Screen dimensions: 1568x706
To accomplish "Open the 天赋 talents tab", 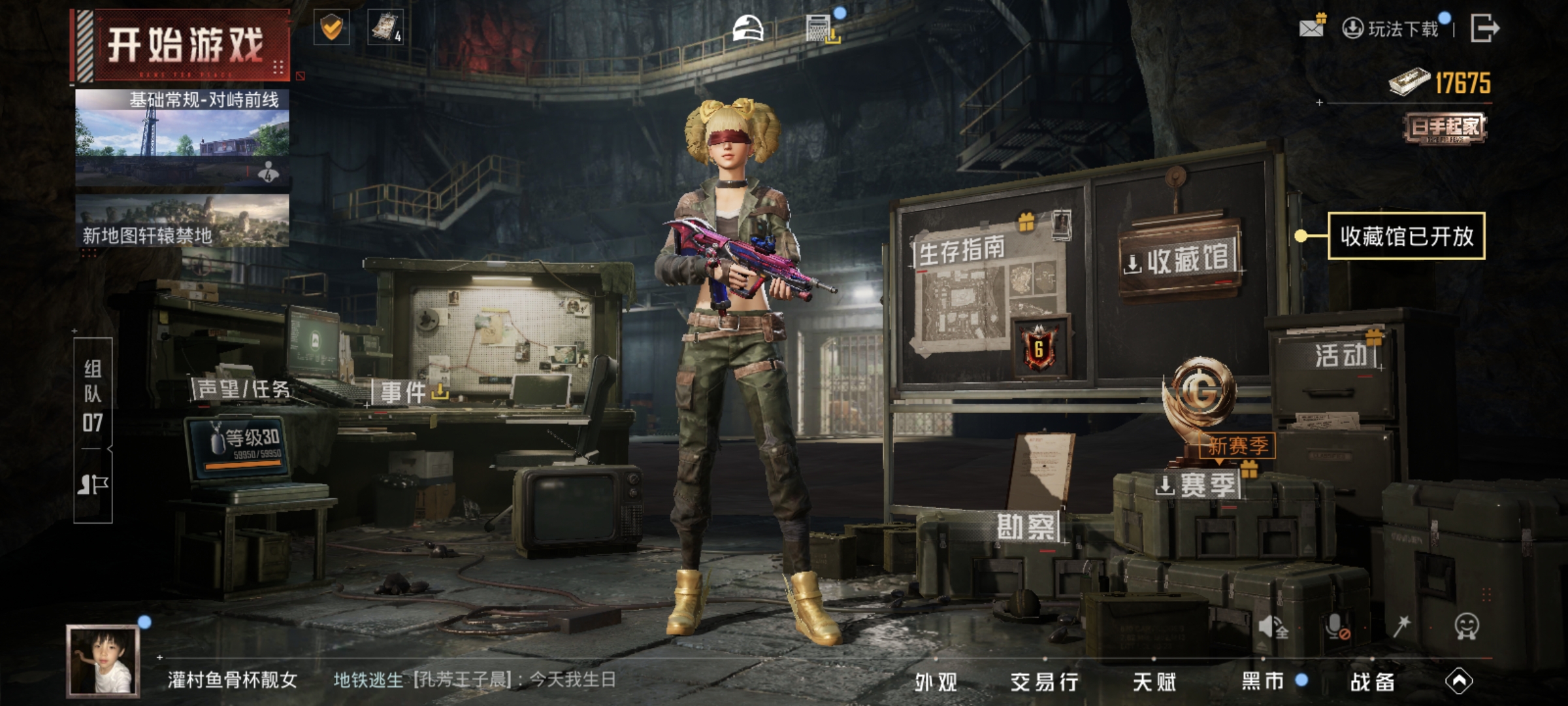I will (1154, 682).
